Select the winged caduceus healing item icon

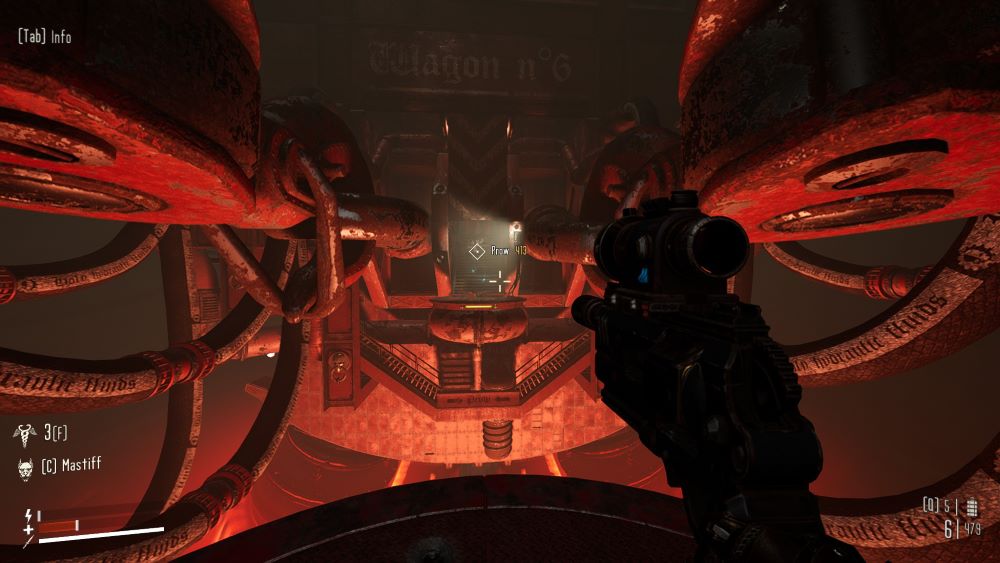coord(26,432)
